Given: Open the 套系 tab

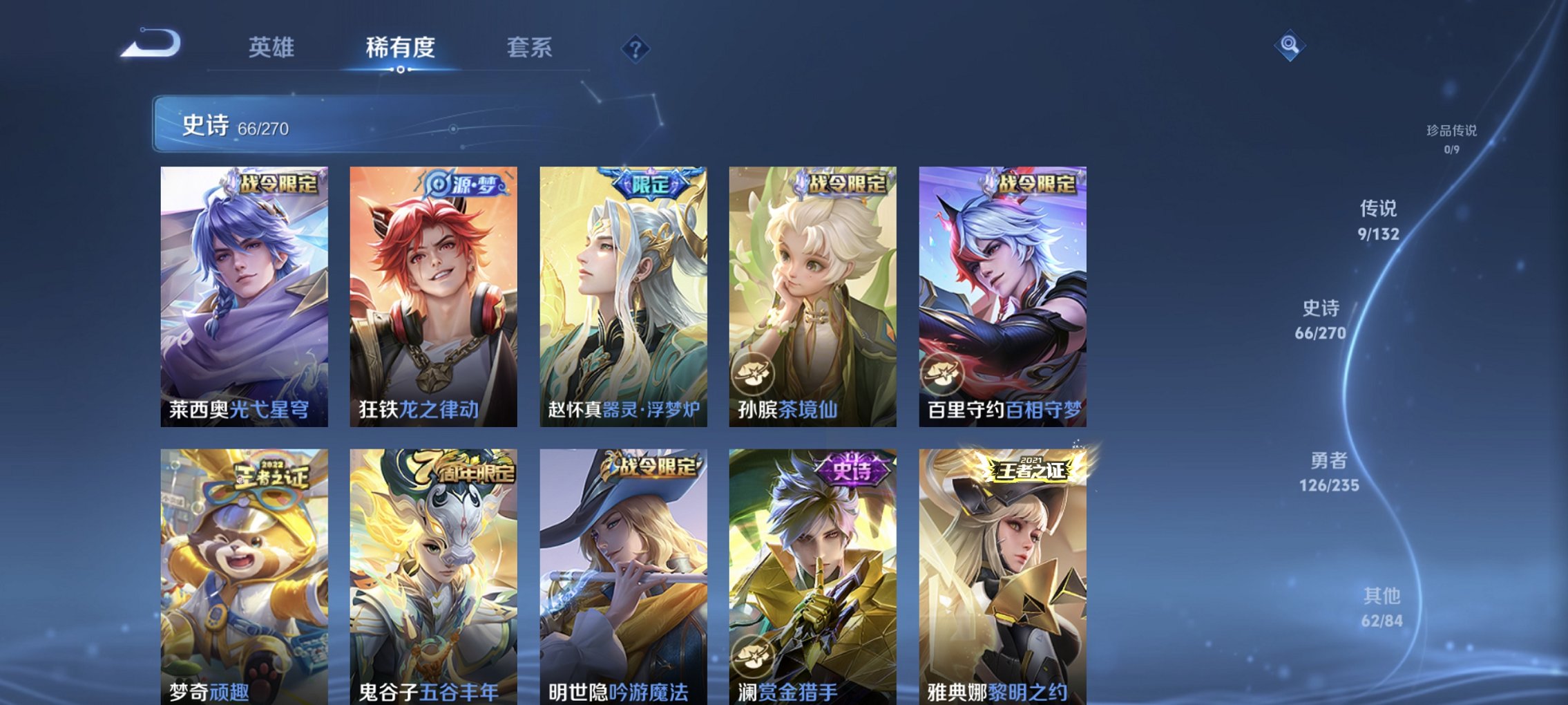Looking at the screenshot, I should (x=528, y=47).
